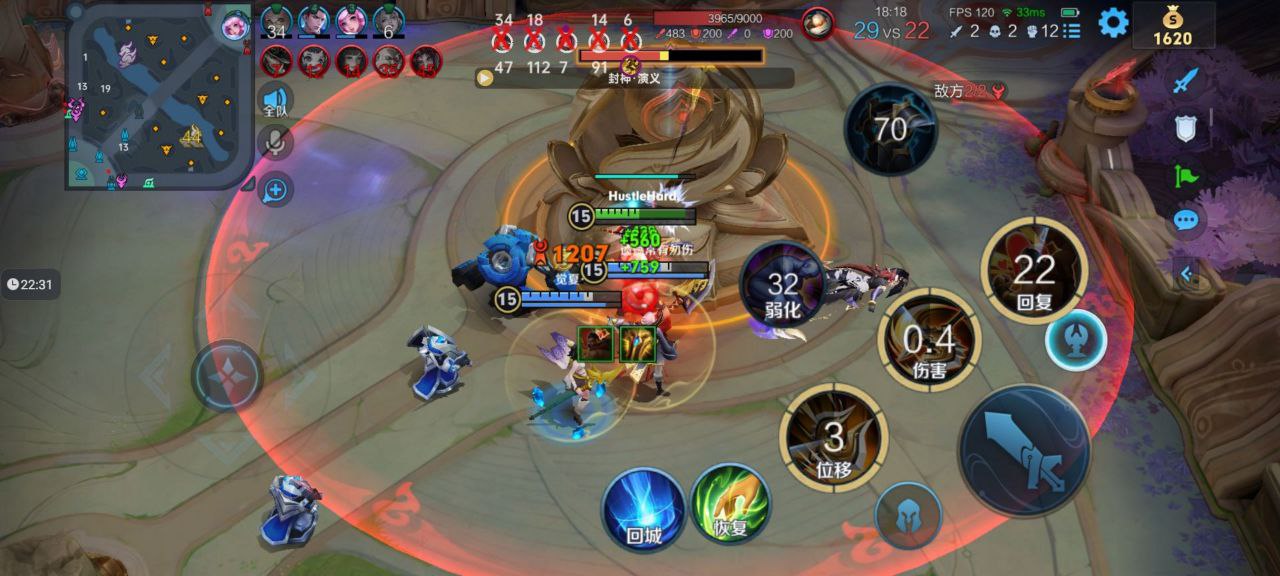Send the green flag gather signal
This screenshot has width=1280, height=576.
1185,176
